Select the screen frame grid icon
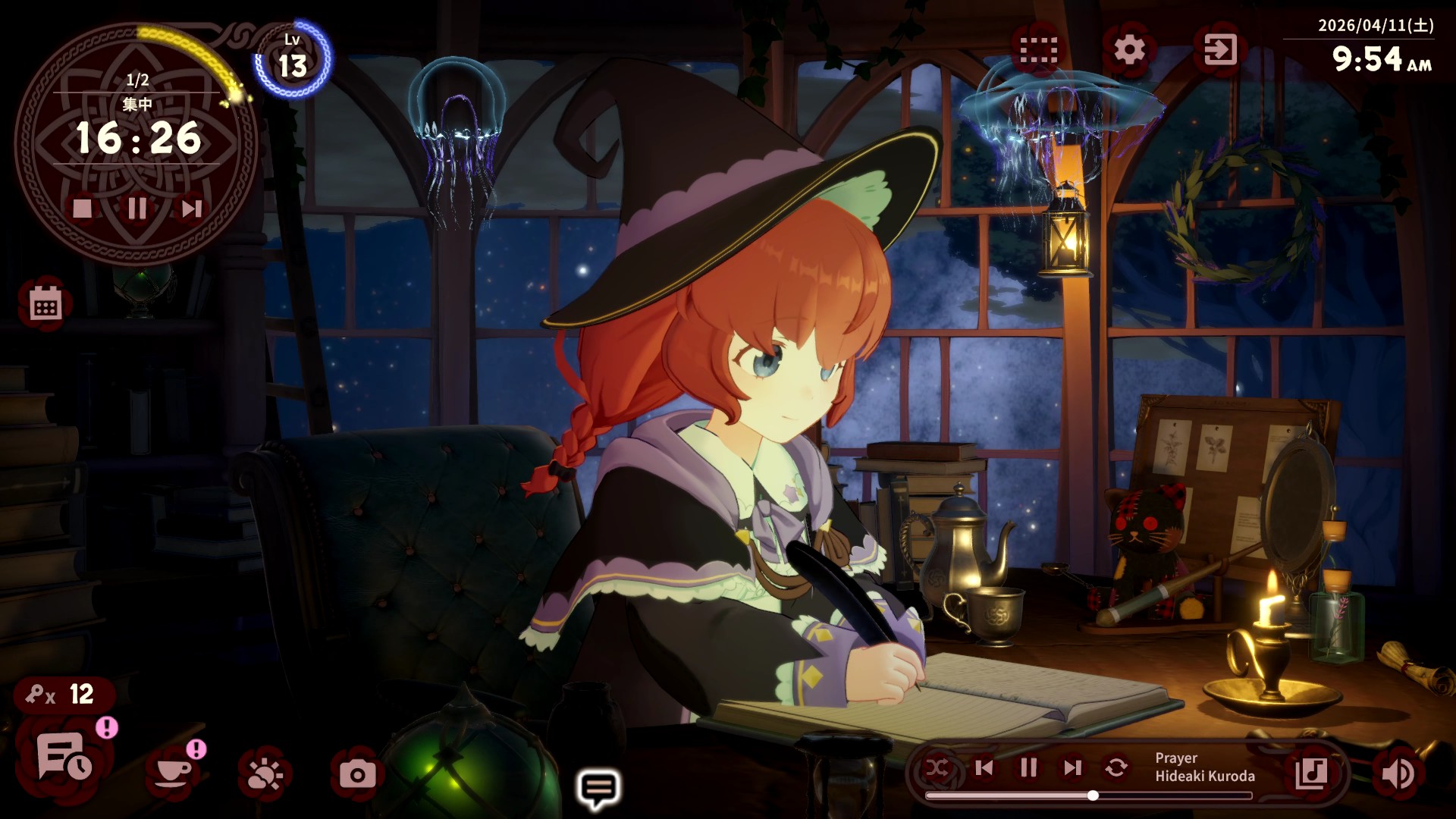The width and height of the screenshot is (1456, 819). point(1038,50)
